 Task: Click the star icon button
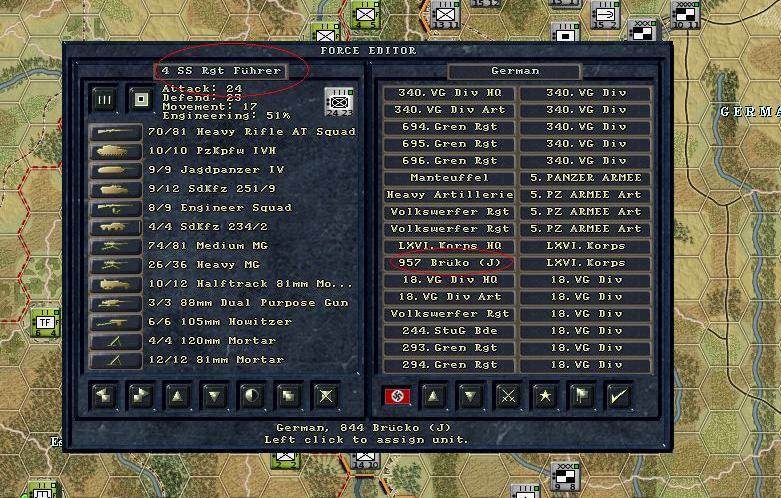coord(545,396)
